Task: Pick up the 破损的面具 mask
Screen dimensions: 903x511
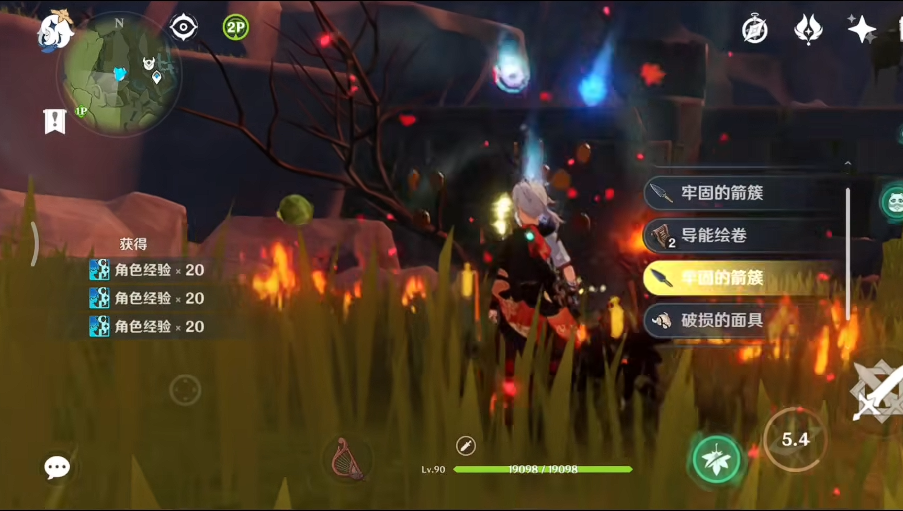Action: [740, 320]
